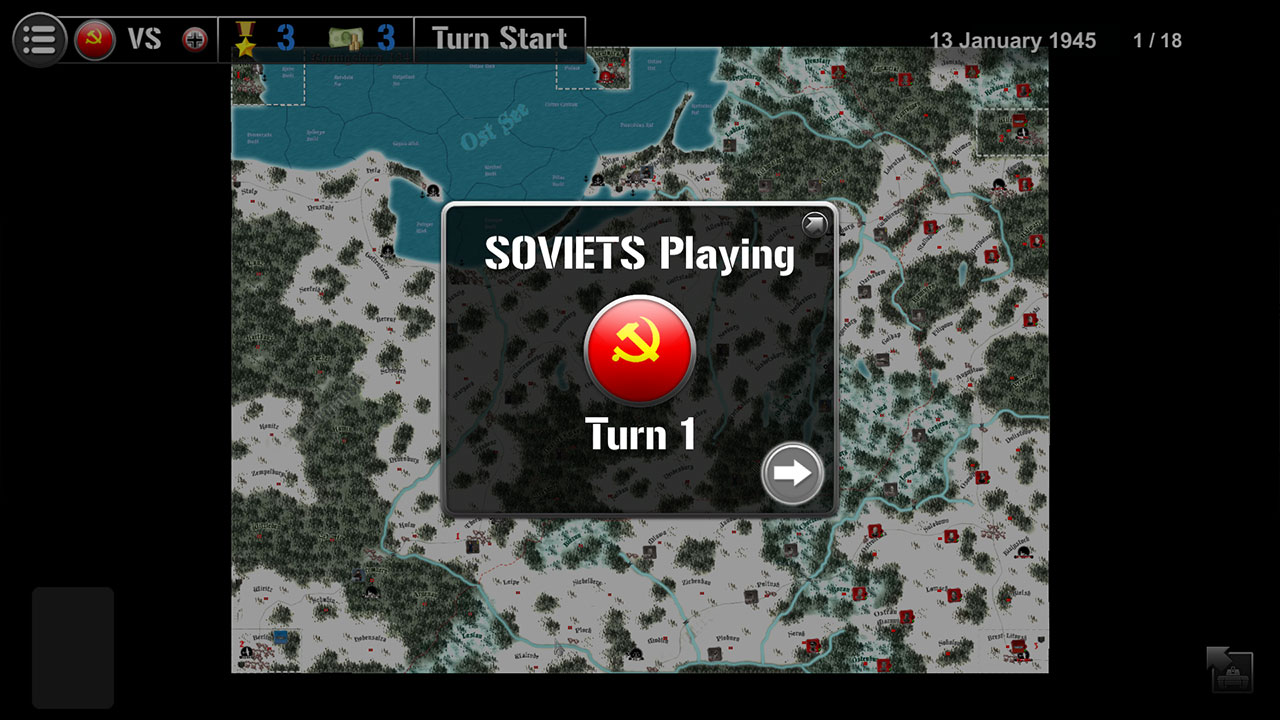Click the Turn Start phase label
Screen dimensions: 1280x720
click(x=500, y=38)
